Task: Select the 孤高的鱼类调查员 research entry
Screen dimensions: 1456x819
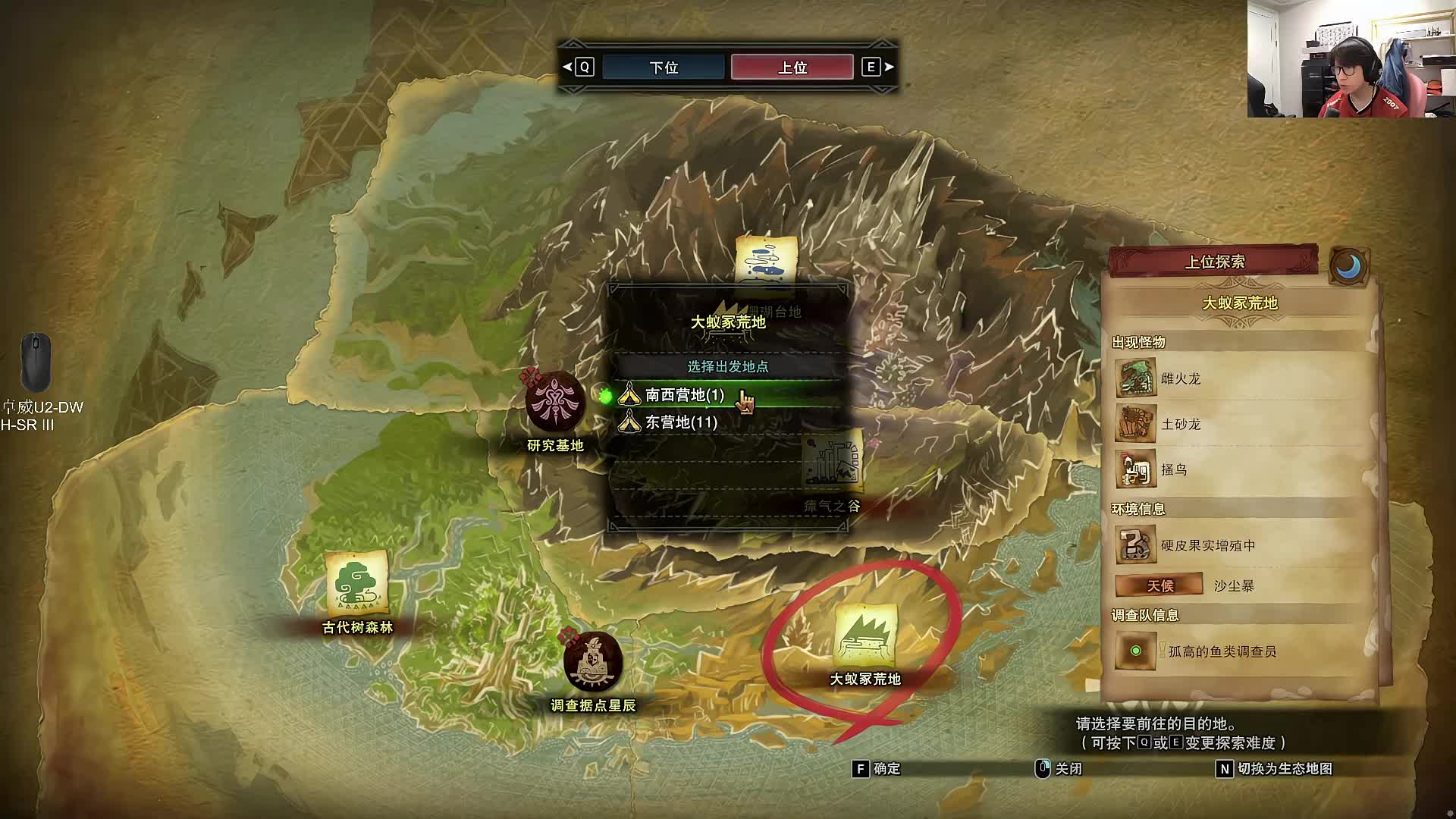Action: (1221, 651)
